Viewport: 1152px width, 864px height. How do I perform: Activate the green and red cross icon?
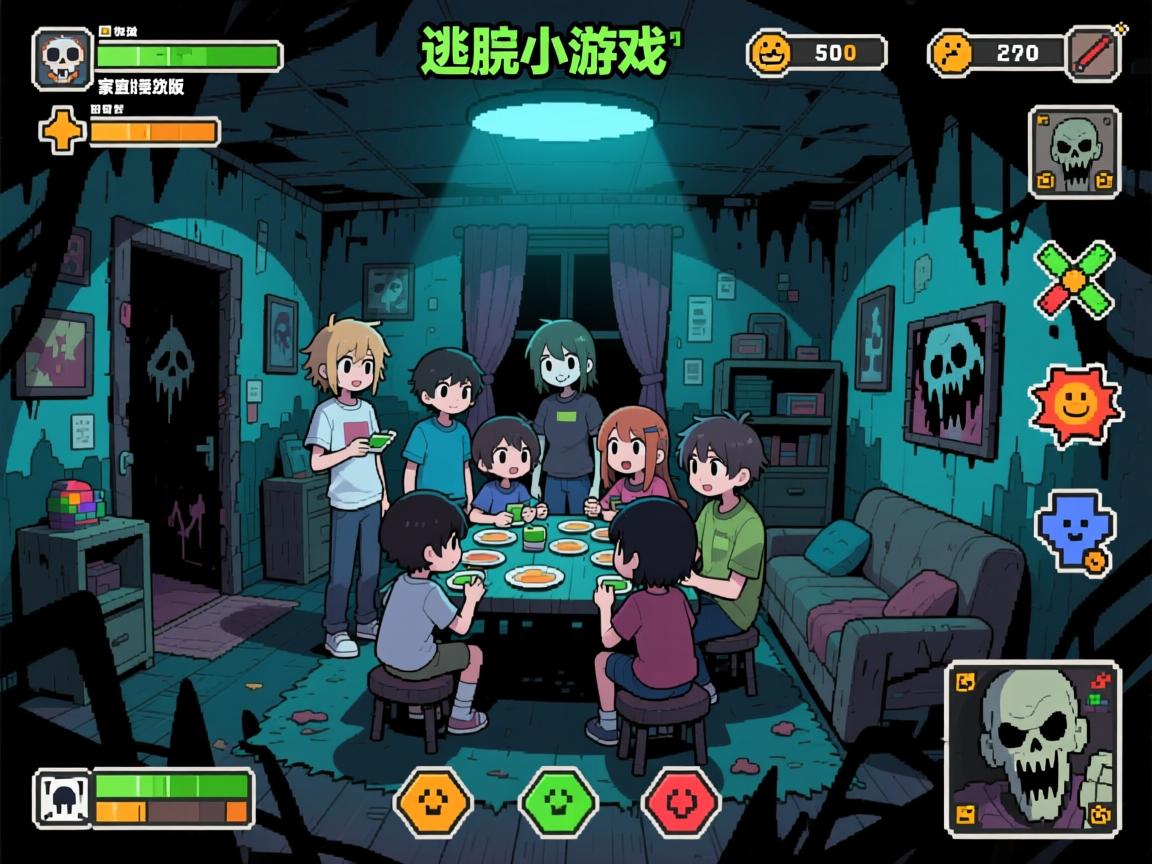pos(1074,279)
